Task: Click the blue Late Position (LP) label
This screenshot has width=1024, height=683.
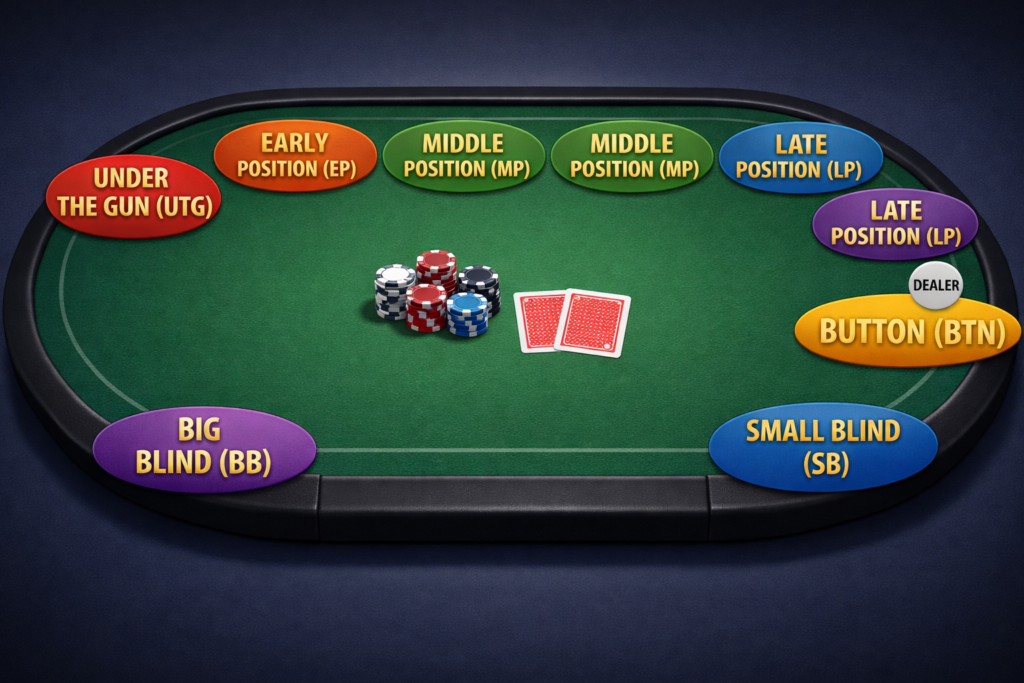Action: click(800, 157)
